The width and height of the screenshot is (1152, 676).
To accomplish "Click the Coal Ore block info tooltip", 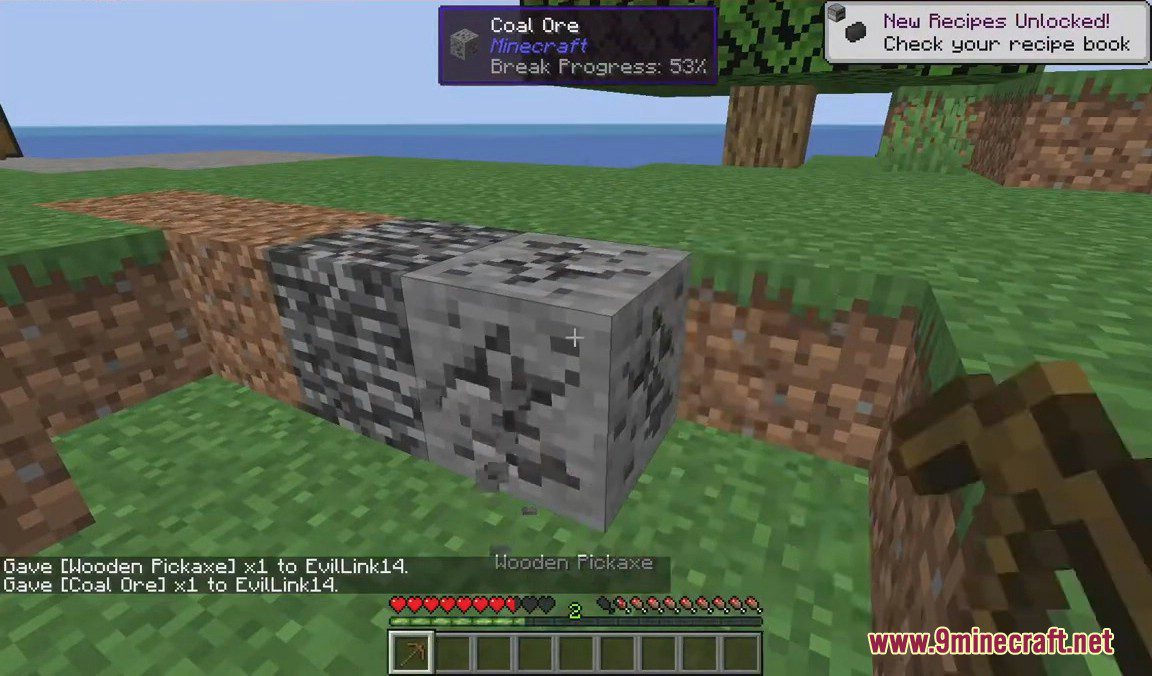I will 578,45.
